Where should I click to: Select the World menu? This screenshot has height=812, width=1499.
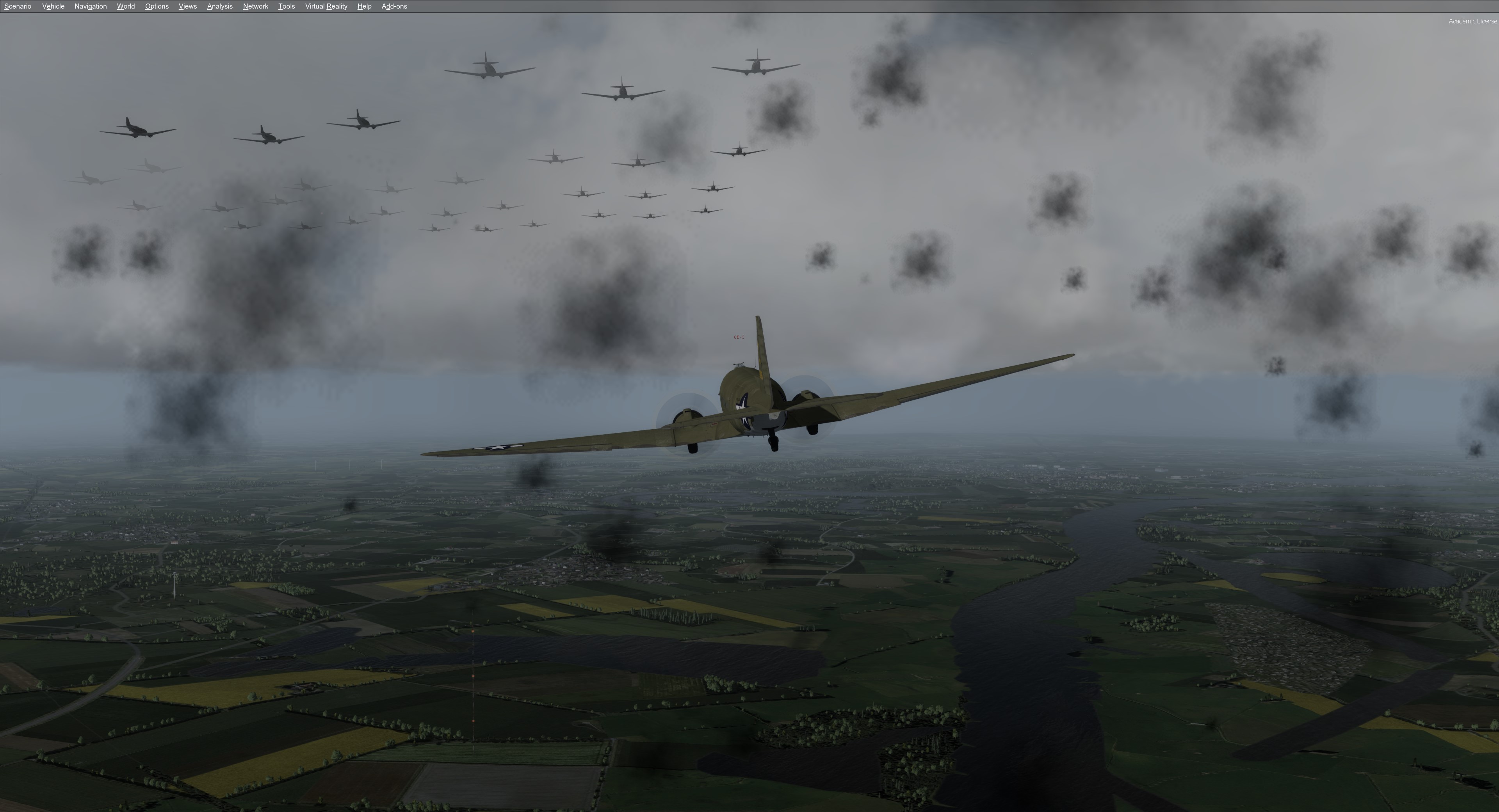tap(126, 6)
